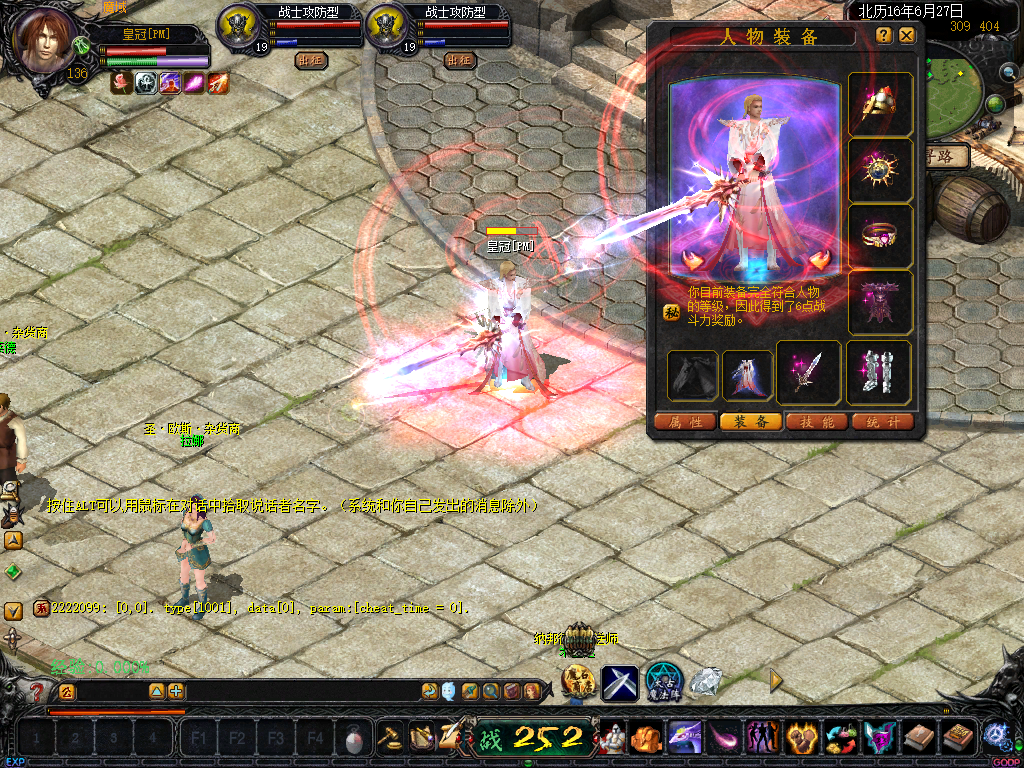The height and width of the screenshot is (768, 1024).
Task: Open the 统计 statistics tab
Action: 883,422
